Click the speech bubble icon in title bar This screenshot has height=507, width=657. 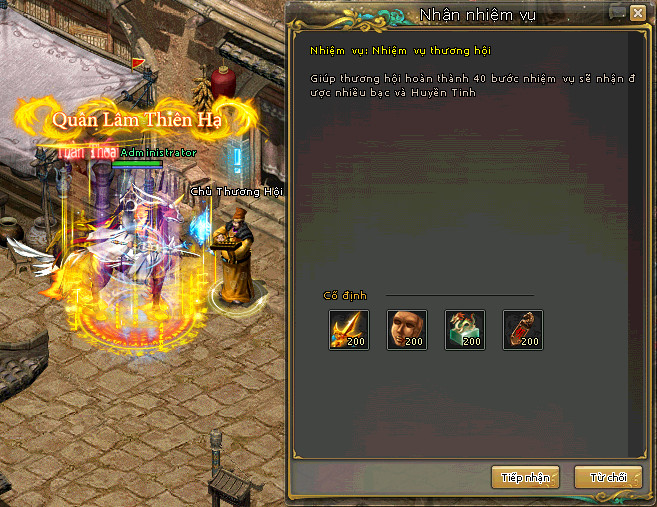(615, 13)
